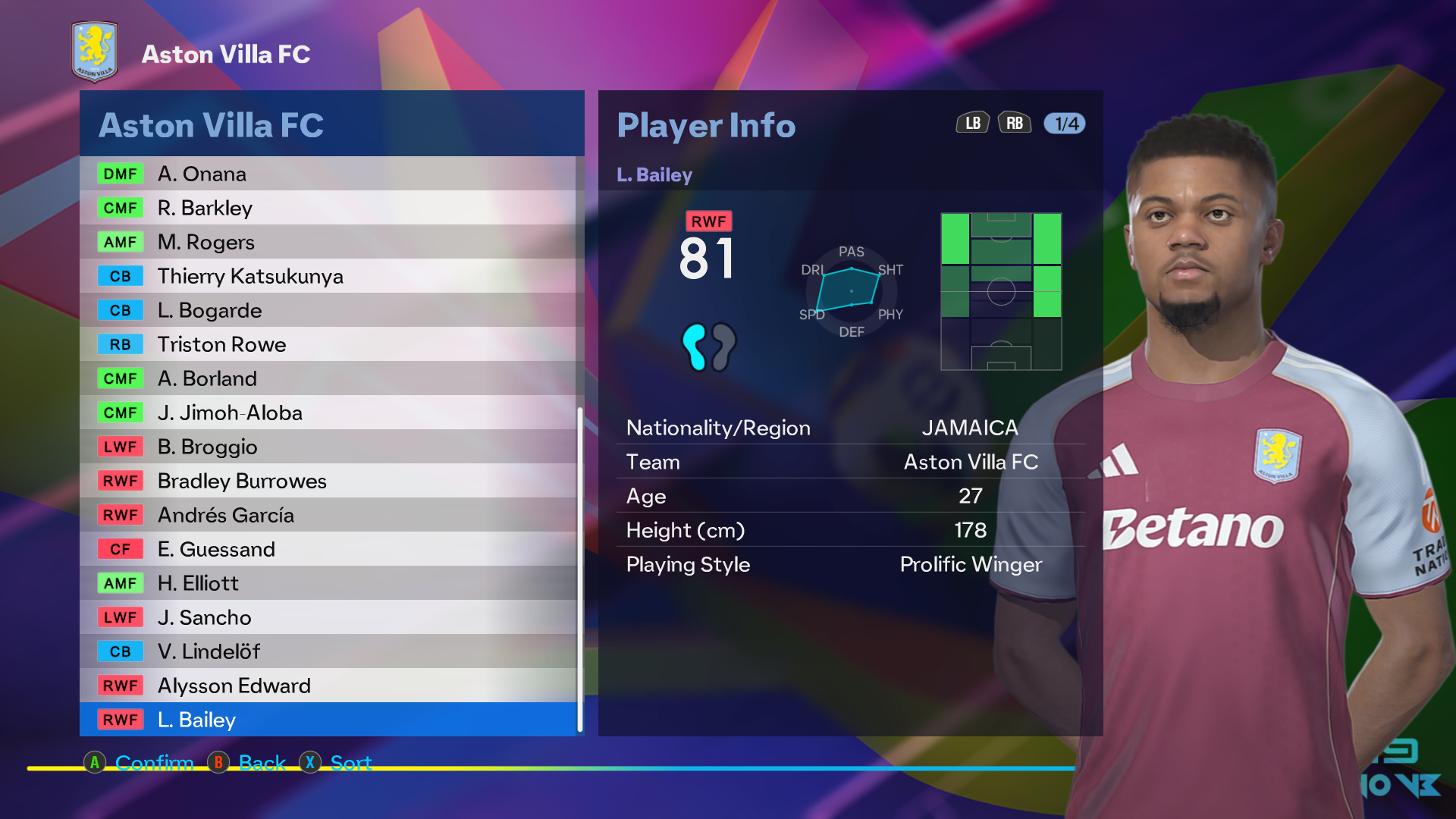
Task: Pick J. Jimoh-Aloba from the squad
Action: pyautogui.click(x=328, y=413)
